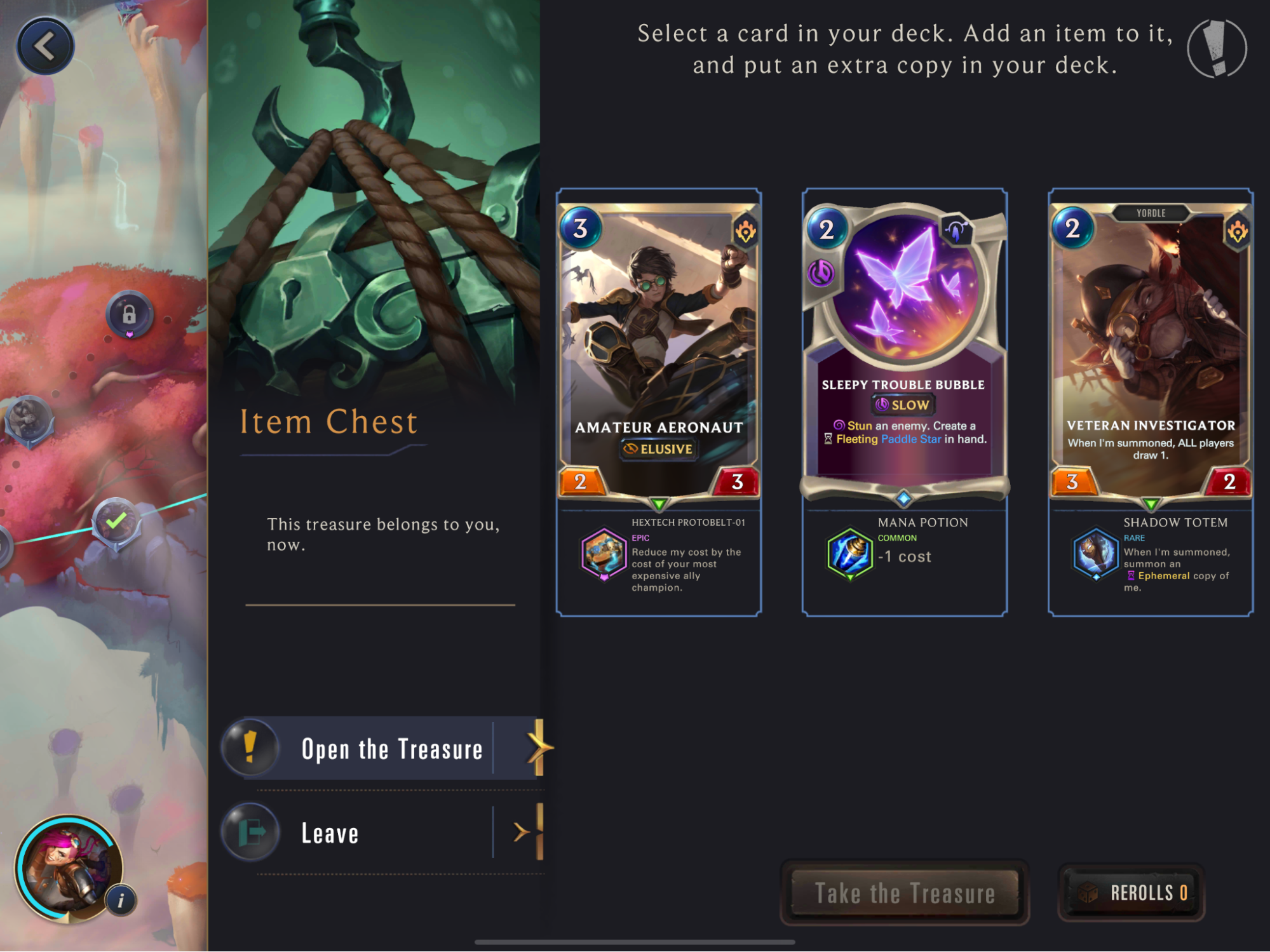
Task: Choose the Open the Treasure option
Action: (x=390, y=749)
